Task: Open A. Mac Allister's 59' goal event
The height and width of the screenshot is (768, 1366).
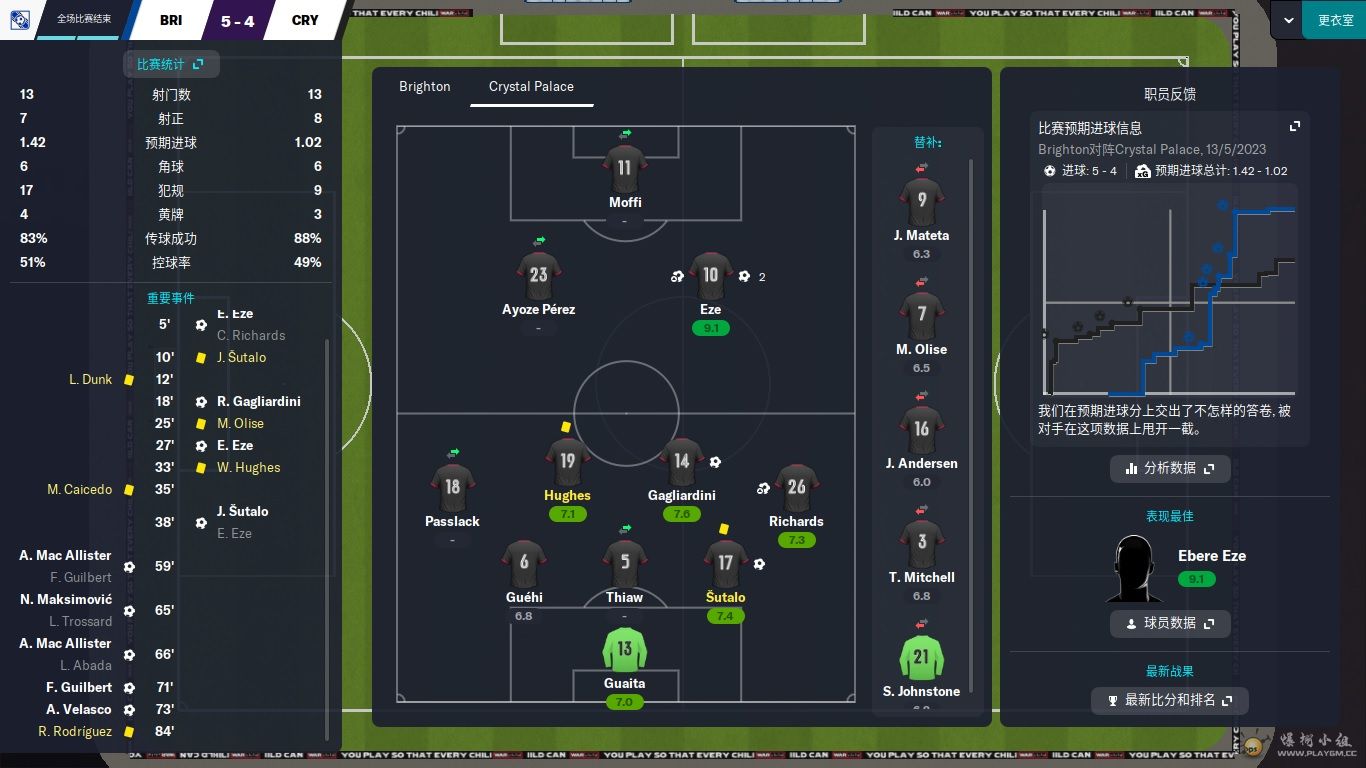Action: (66, 556)
